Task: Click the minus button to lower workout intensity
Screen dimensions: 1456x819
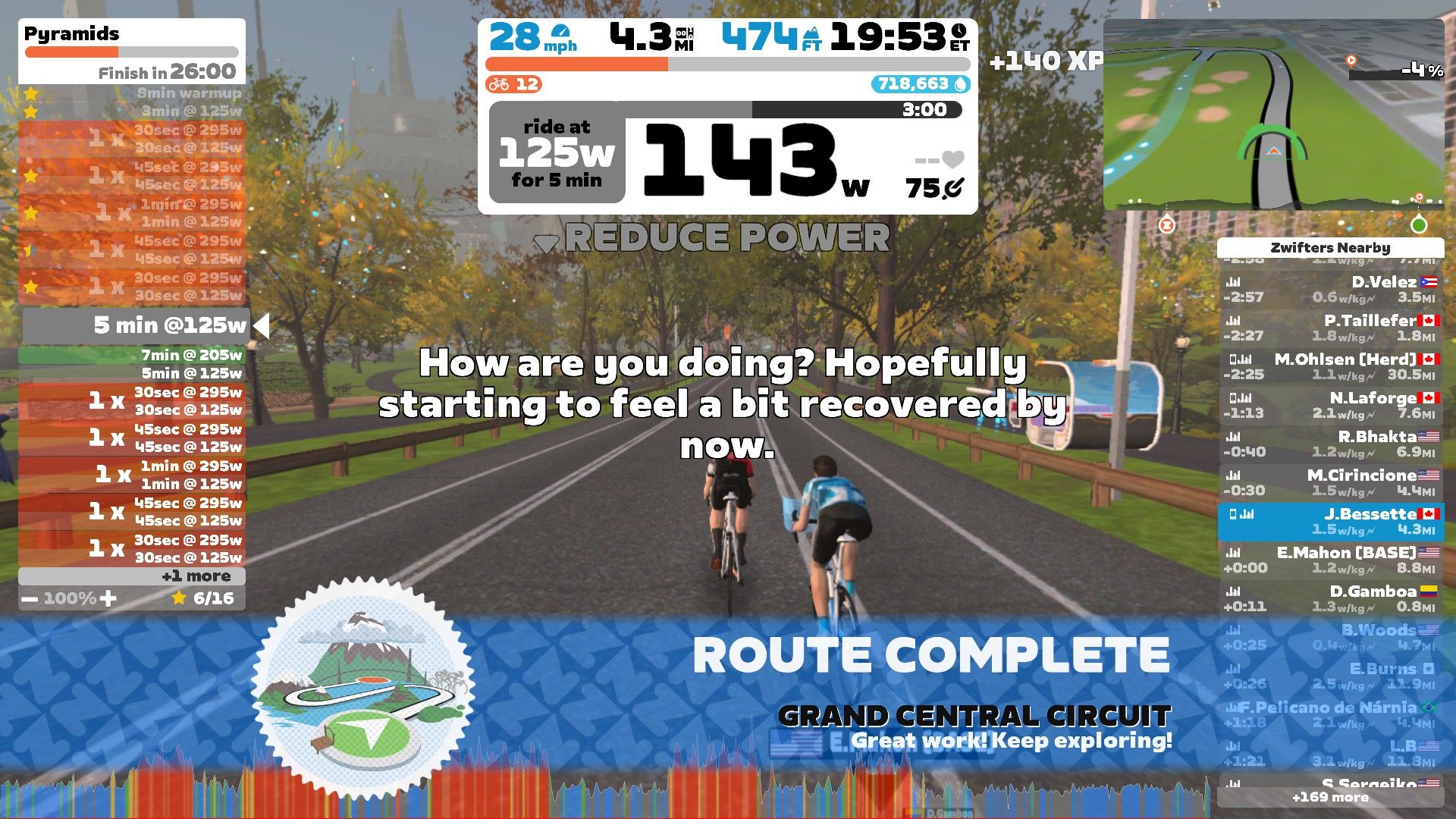Action: point(30,598)
